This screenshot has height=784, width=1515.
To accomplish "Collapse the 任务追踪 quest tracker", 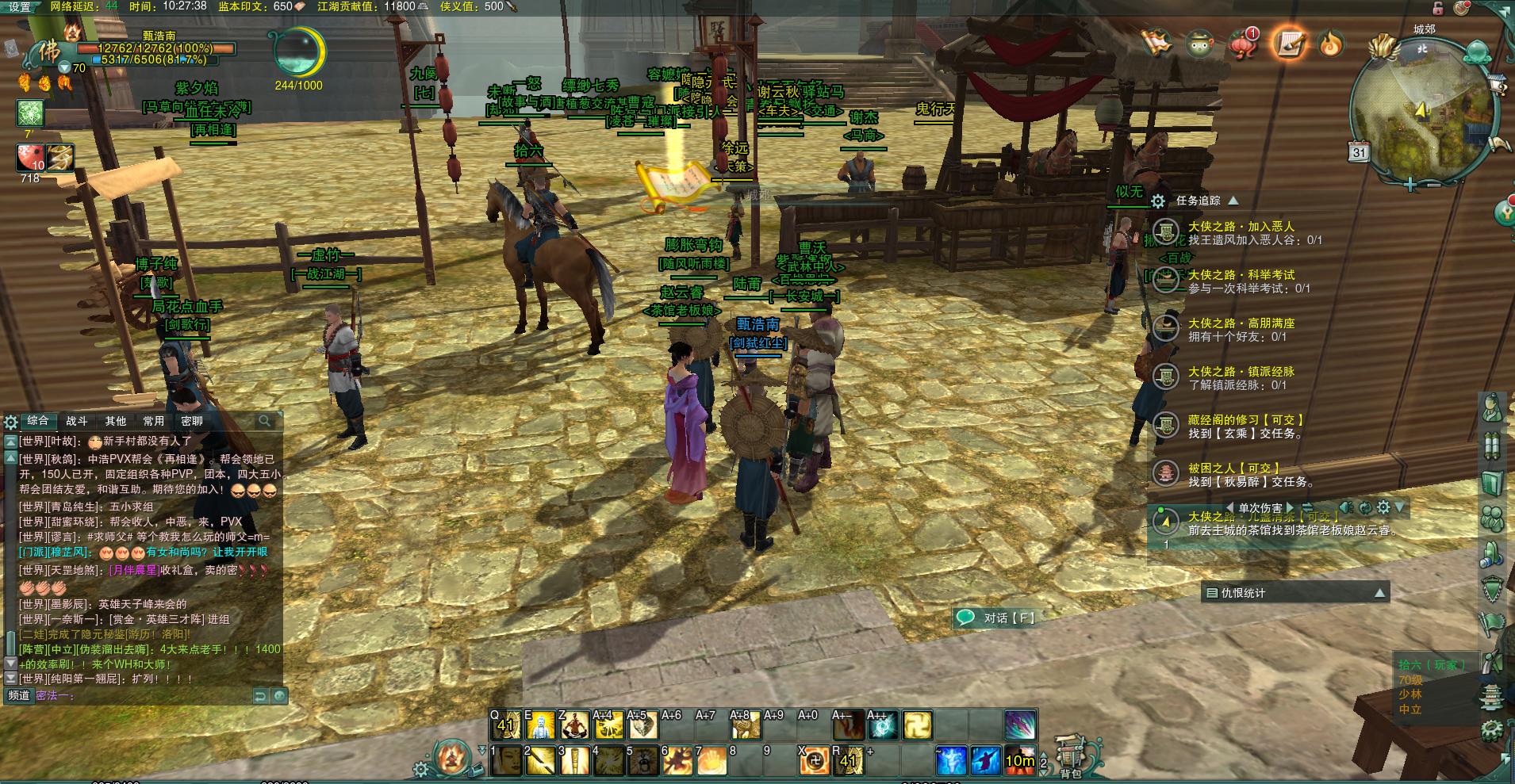I will click(x=1233, y=201).
